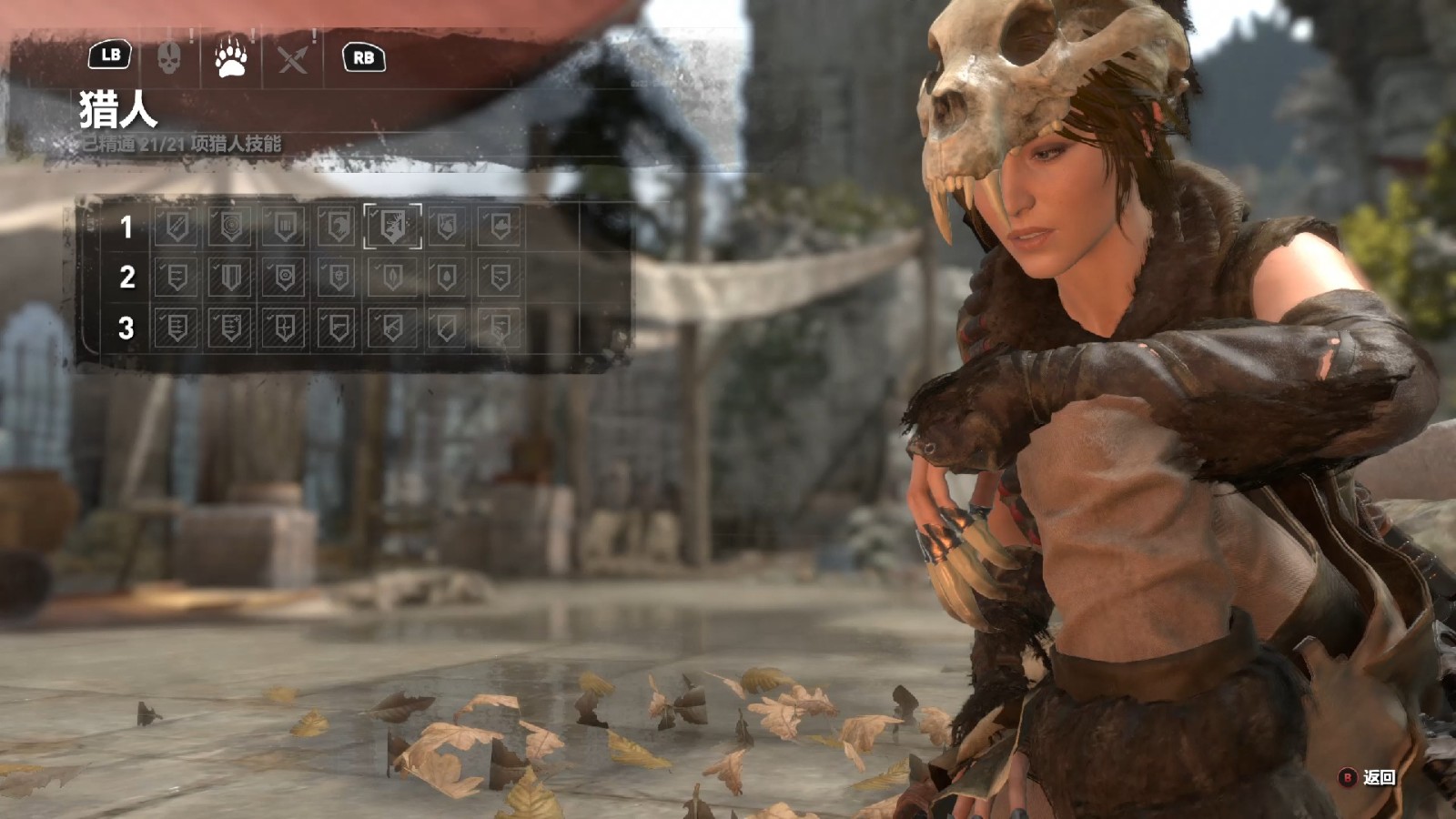Choose the crosshair skull skill
This screenshot has height=819, width=1456.
[x=337, y=277]
